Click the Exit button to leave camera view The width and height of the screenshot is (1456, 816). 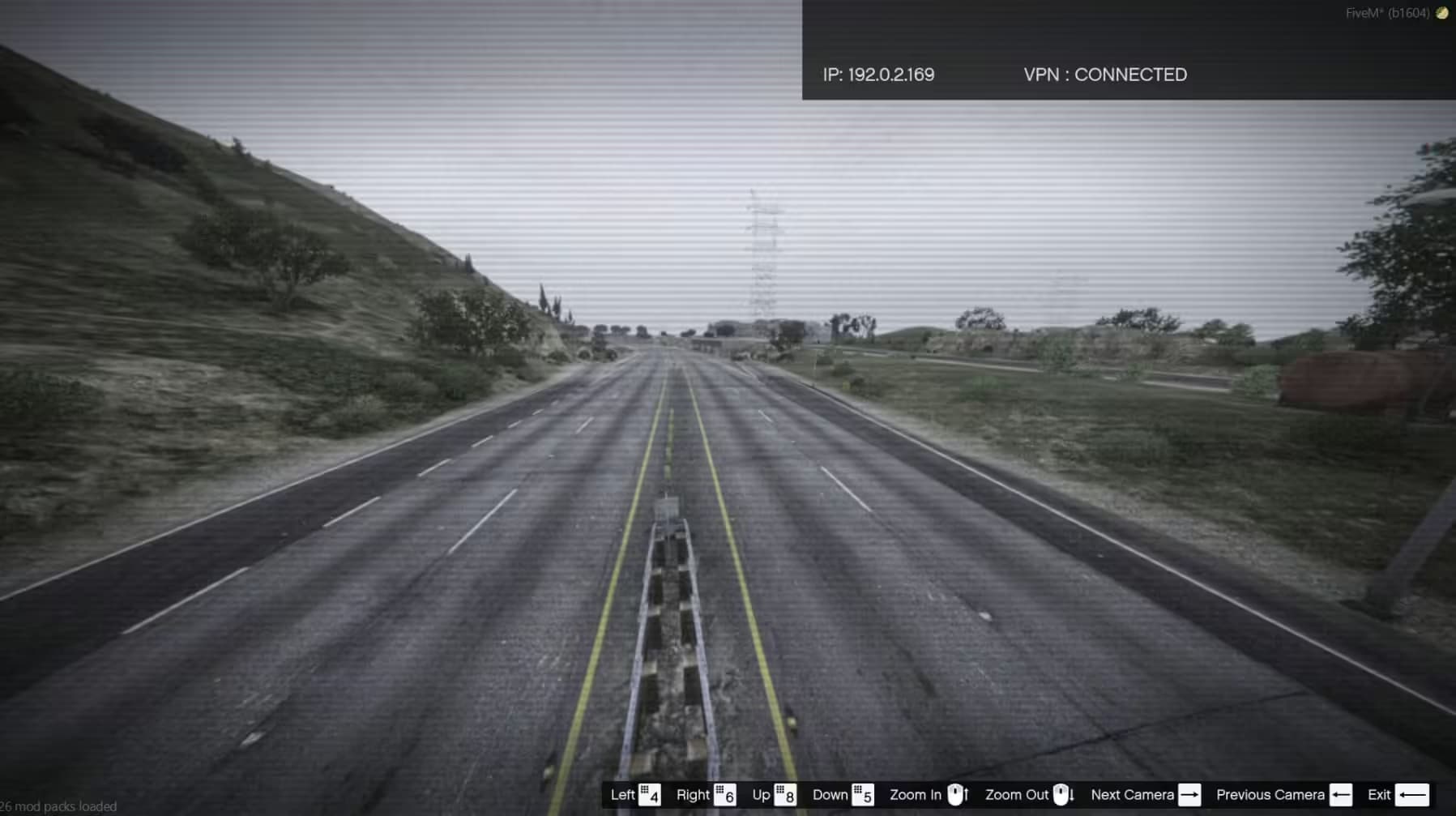pyautogui.click(x=1379, y=795)
